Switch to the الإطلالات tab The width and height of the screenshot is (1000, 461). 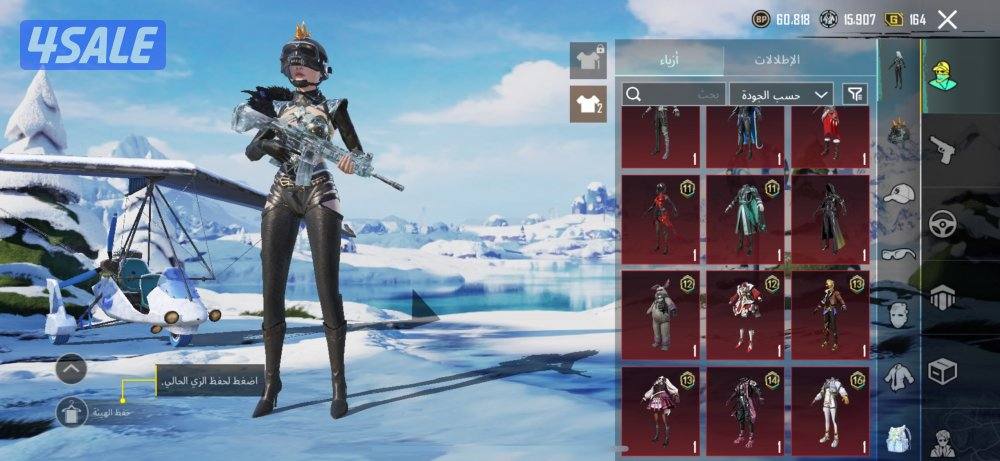click(777, 60)
